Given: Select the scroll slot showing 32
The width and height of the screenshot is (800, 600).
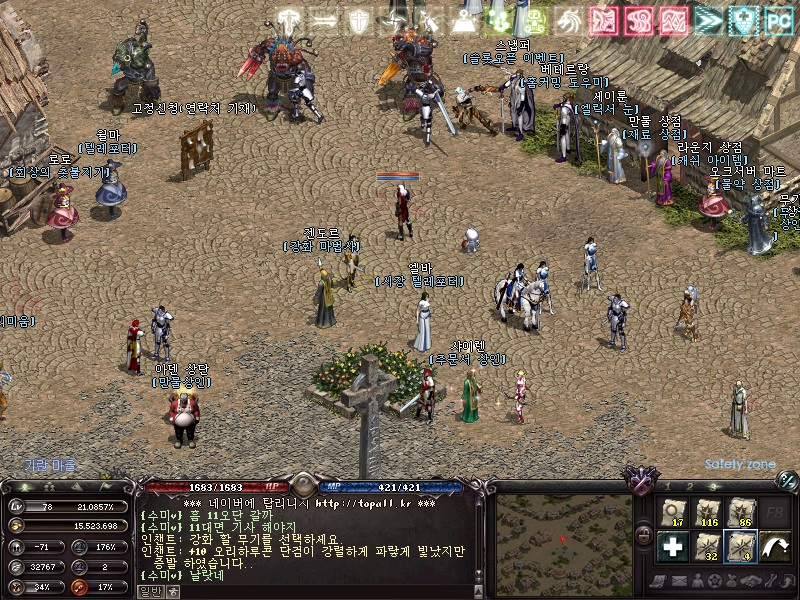Looking at the screenshot, I should pyautogui.click(x=708, y=546).
